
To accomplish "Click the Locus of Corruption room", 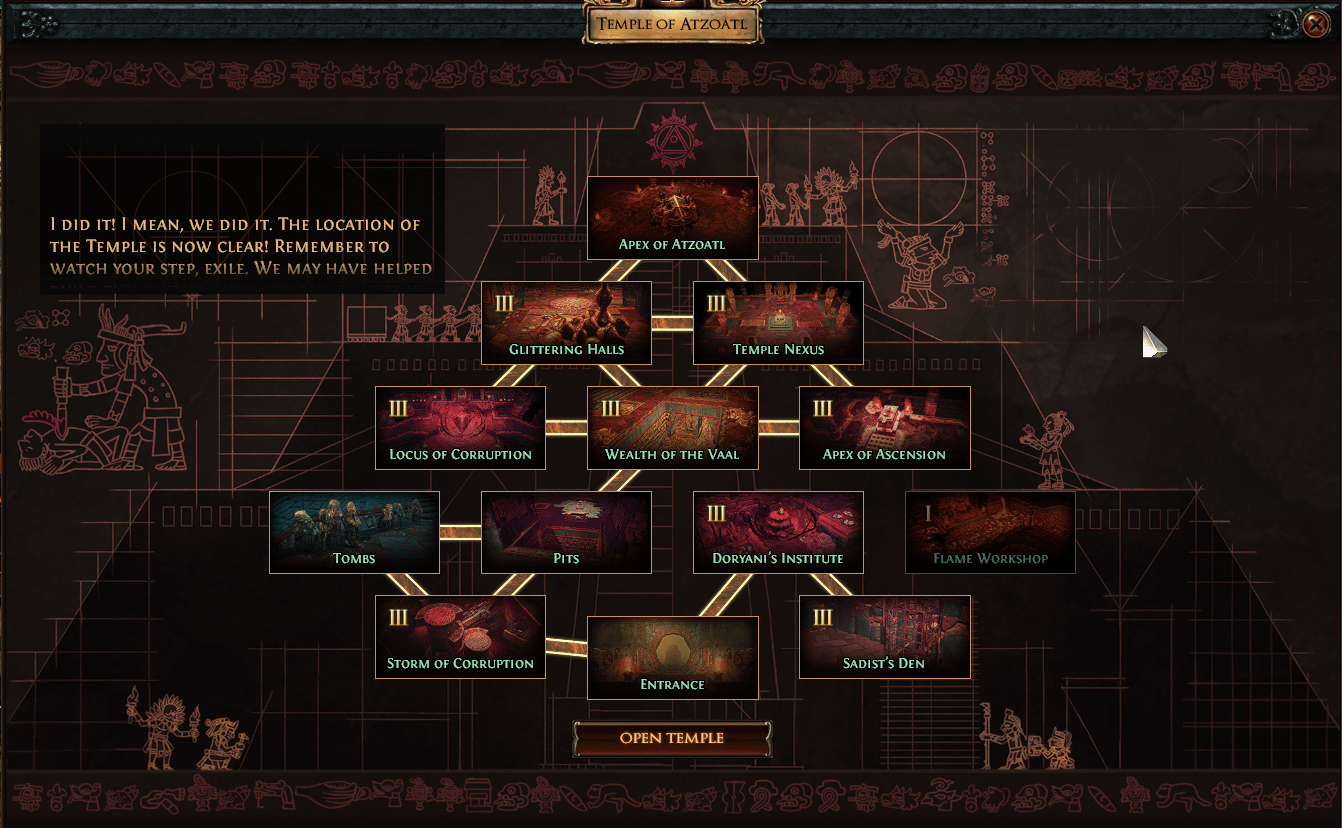I will [x=460, y=428].
